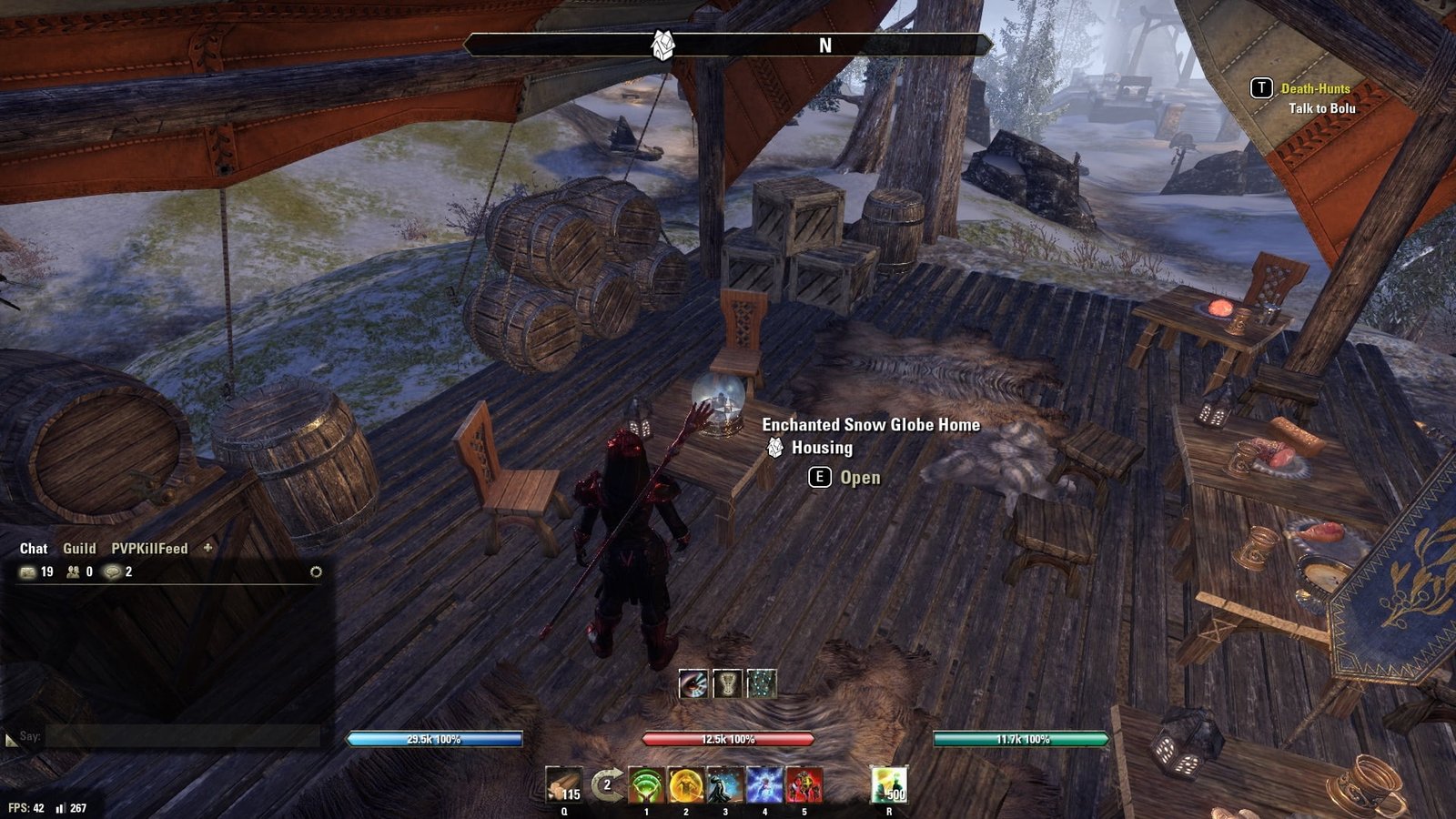
Task: Click the goblet buff icon
Action: (x=727, y=683)
